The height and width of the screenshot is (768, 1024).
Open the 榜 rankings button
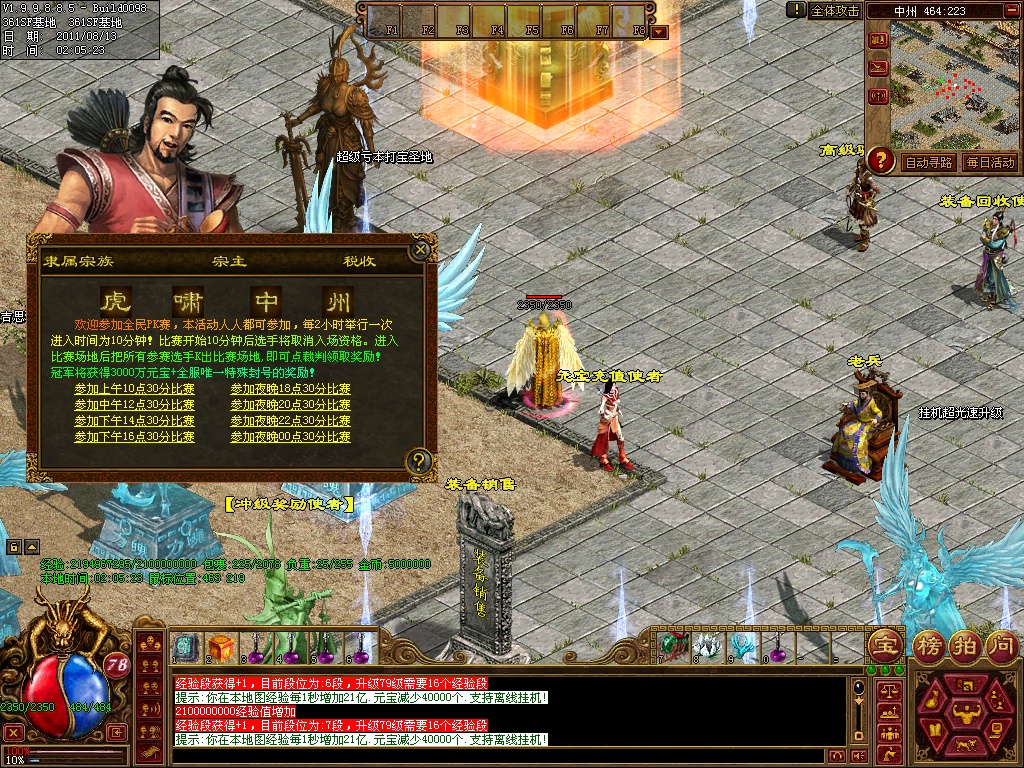(x=930, y=643)
